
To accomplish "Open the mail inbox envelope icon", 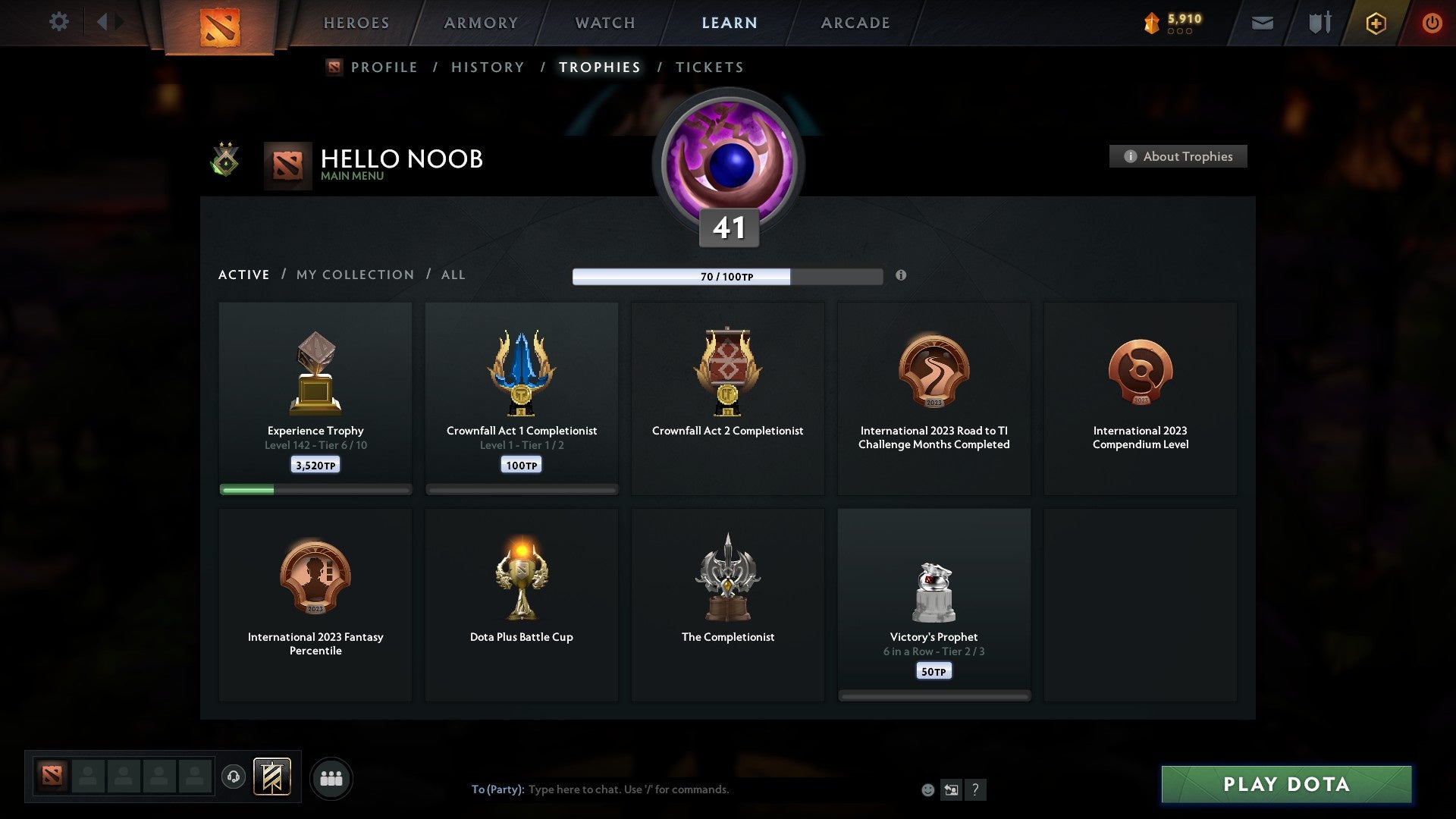I will [x=1263, y=23].
